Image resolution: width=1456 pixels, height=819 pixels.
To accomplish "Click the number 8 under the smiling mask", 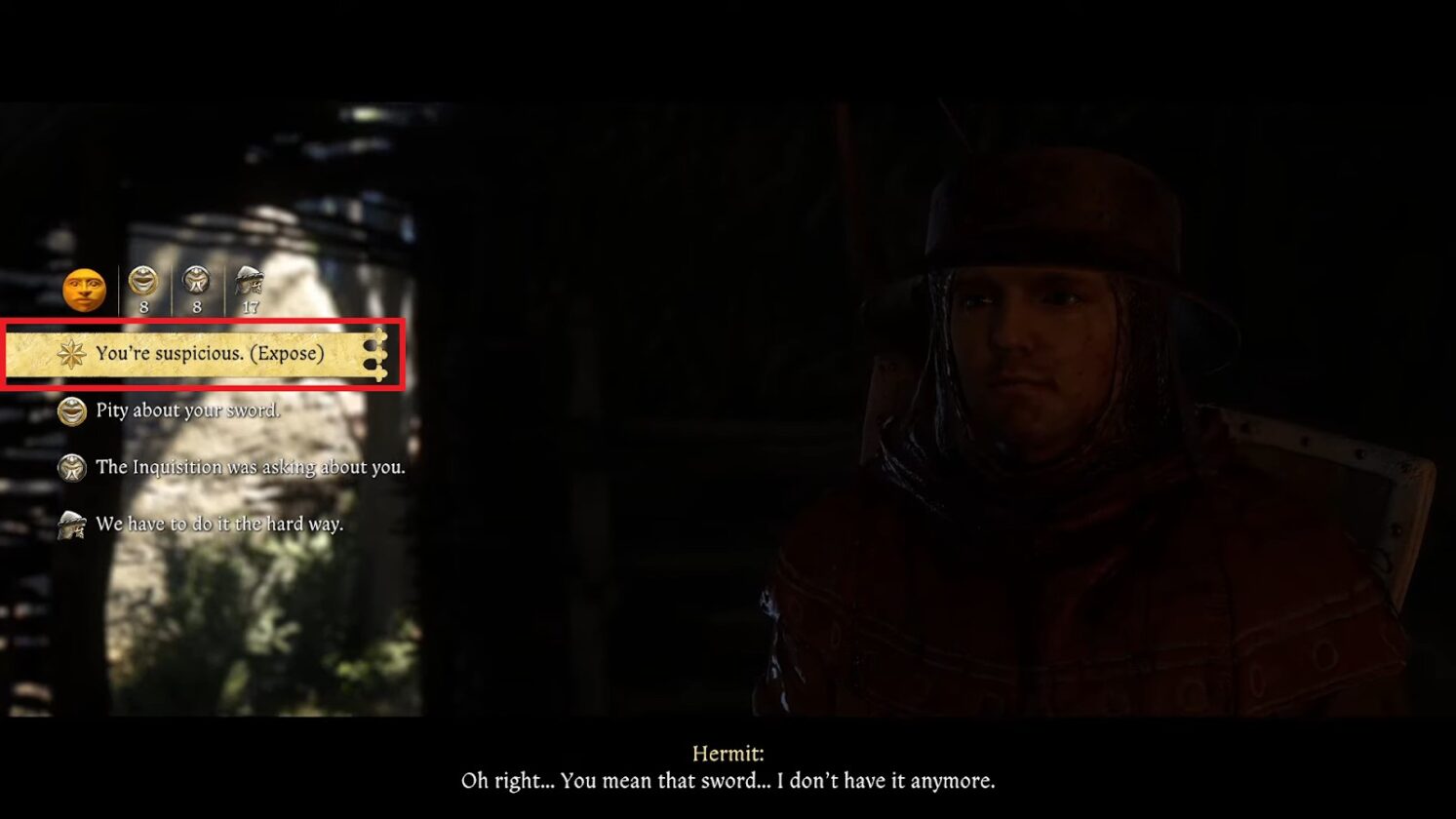I will pos(142,304).
